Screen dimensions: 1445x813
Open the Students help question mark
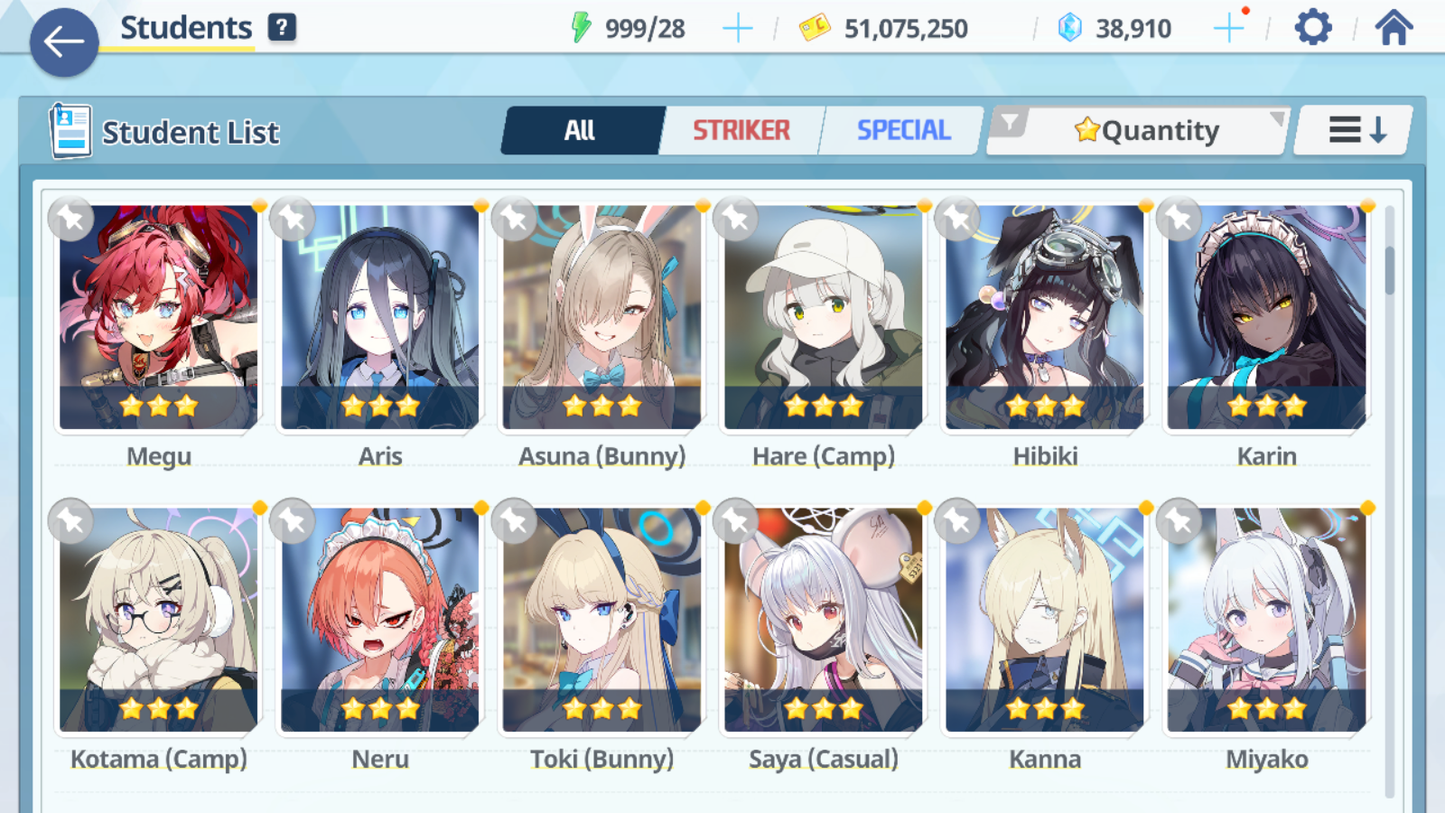282,28
